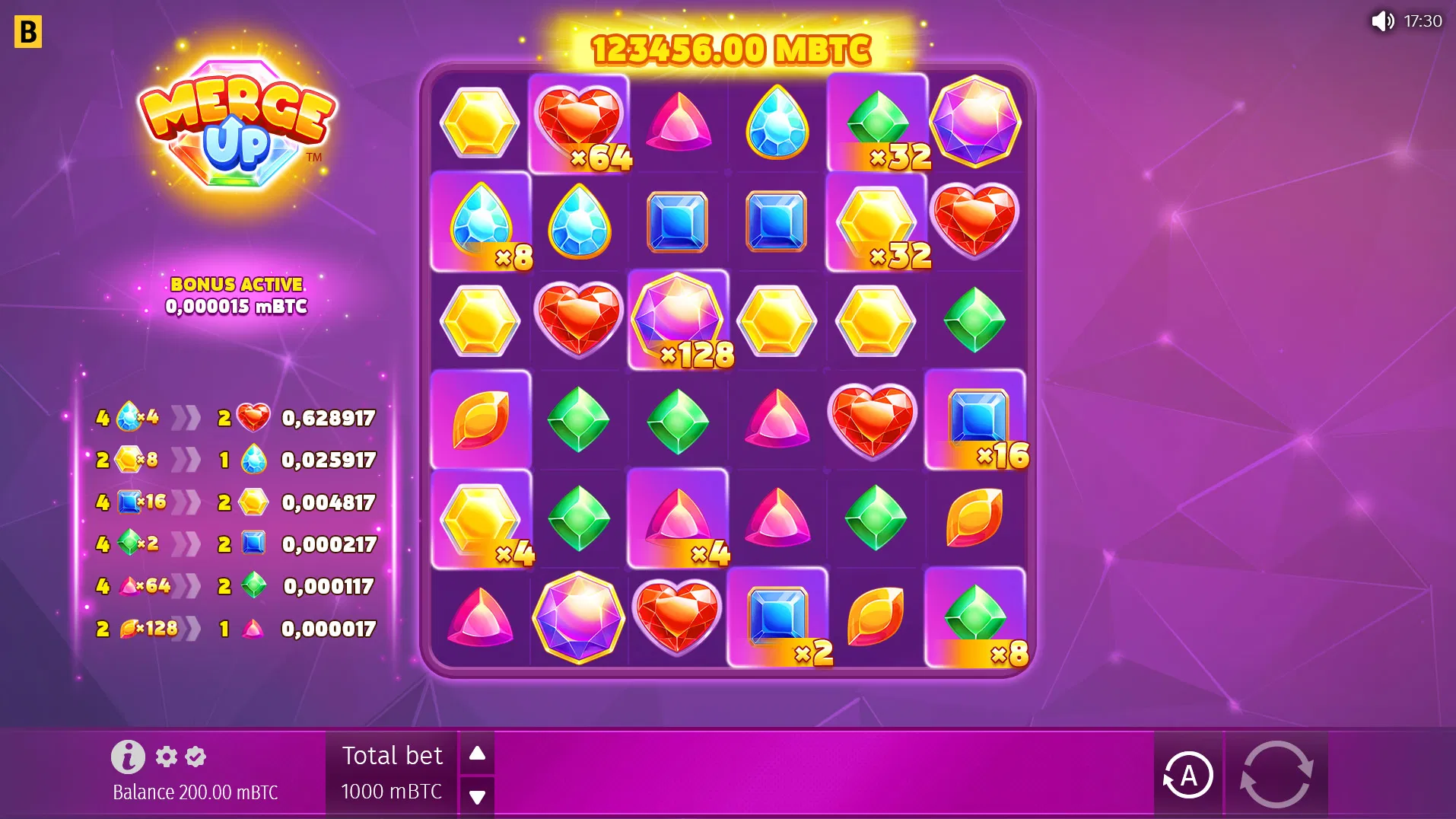This screenshot has height=819, width=1456.
Task: Open the game info button
Action: (128, 757)
